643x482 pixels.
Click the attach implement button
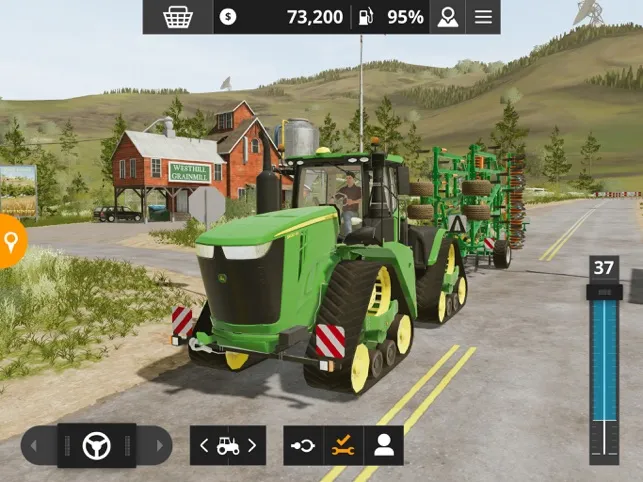point(303,446)
